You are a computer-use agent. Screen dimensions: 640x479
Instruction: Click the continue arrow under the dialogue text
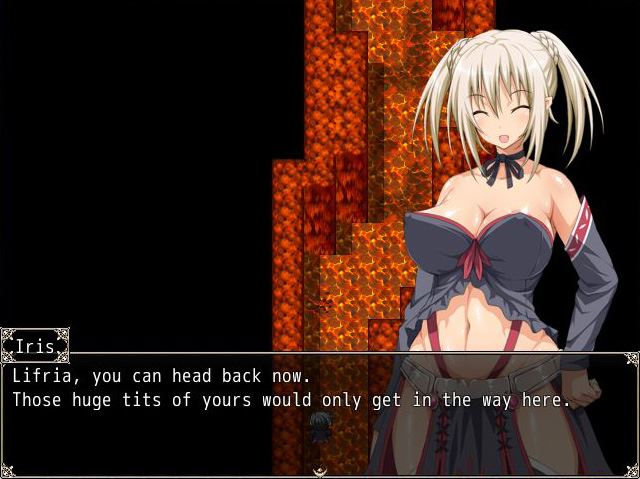(x=320, y=471)
